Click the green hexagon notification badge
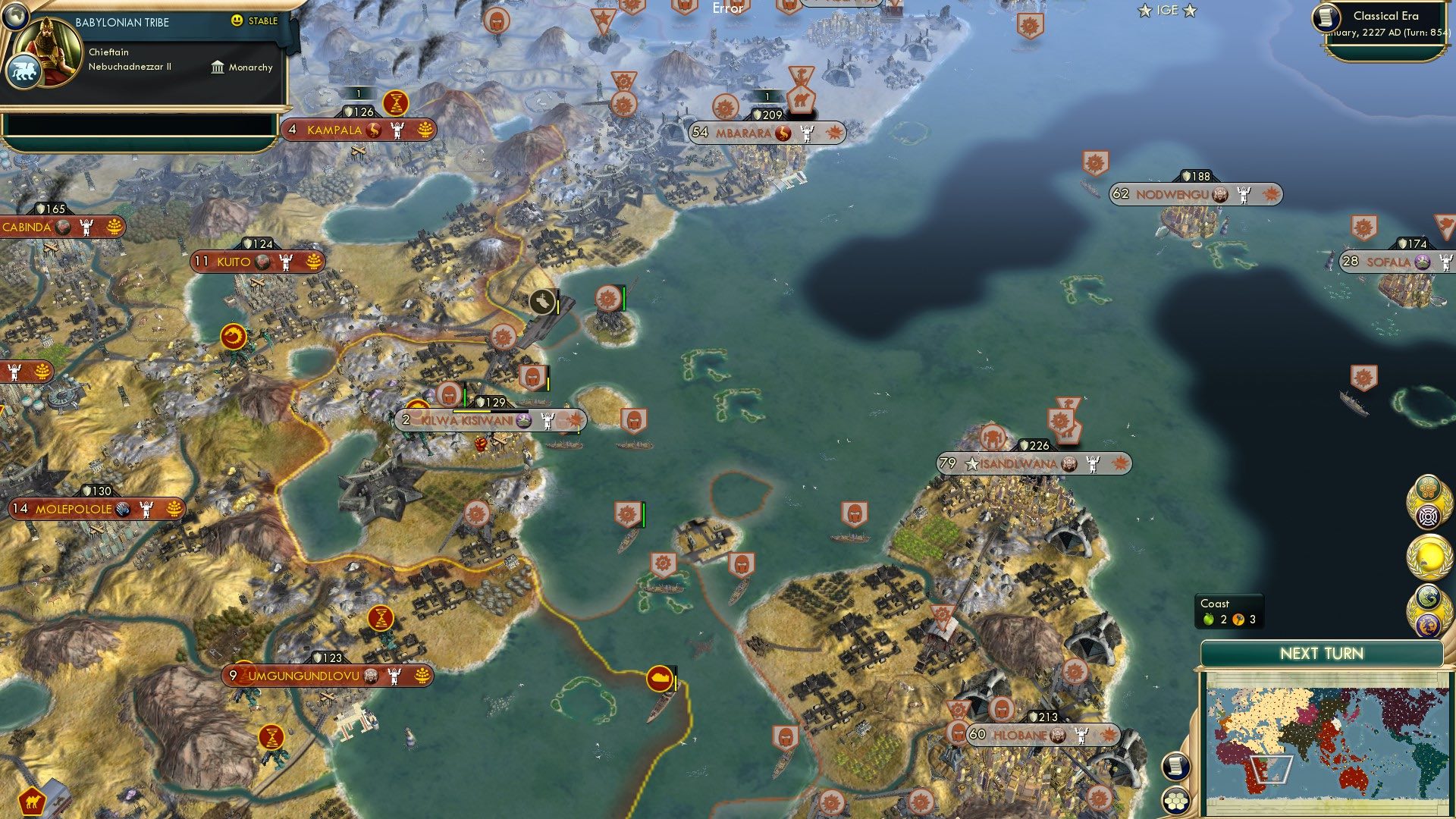Screen dimensions: 1456x819 pos(1428,486)
